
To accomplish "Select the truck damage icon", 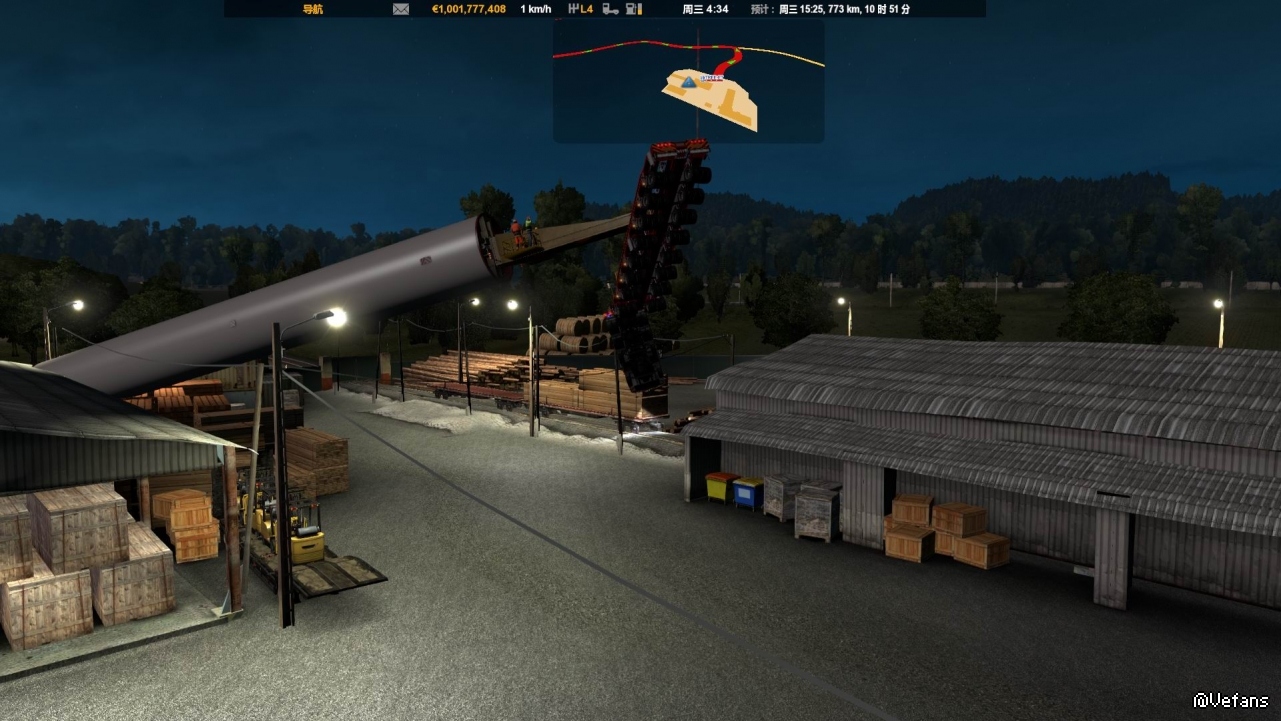I will [x=610, y=9].
